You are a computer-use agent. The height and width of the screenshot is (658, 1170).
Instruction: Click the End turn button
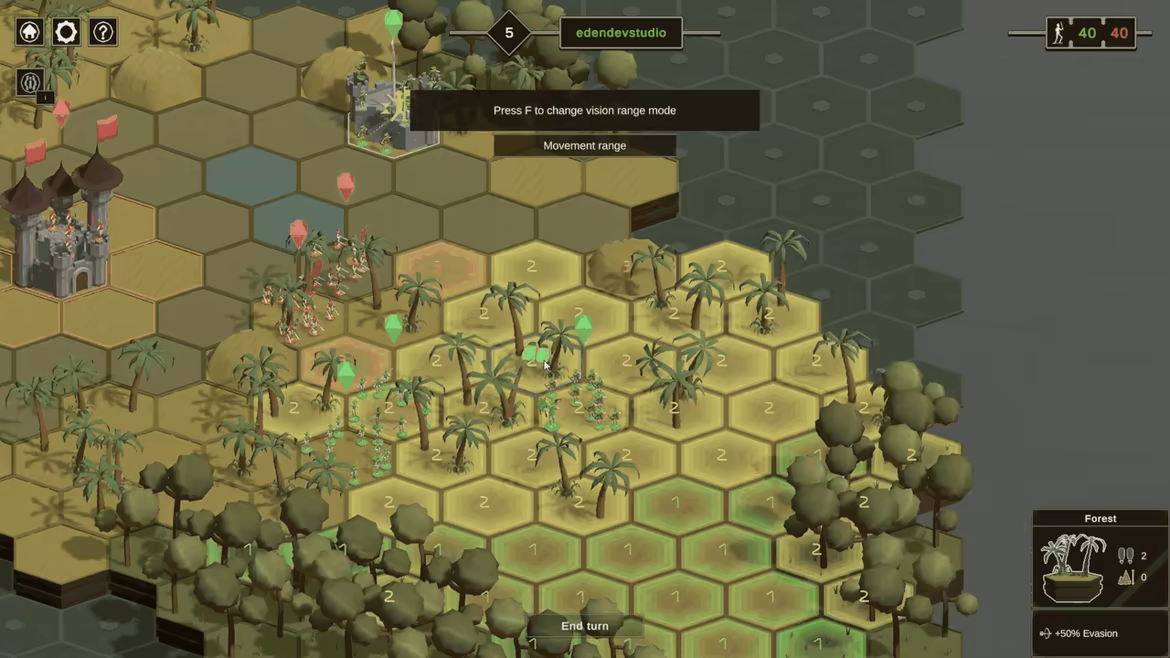pos(585,626)
